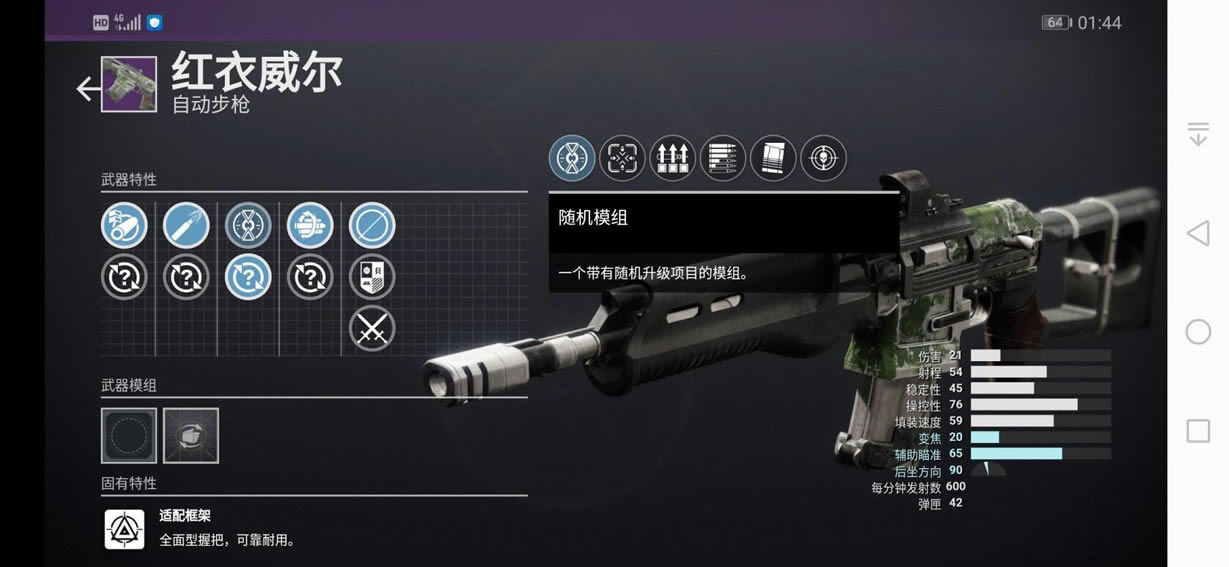This screenshot has width=1229, height=567.
Task: Choose the crossed swords perk icon
Action: pos(372,328)
